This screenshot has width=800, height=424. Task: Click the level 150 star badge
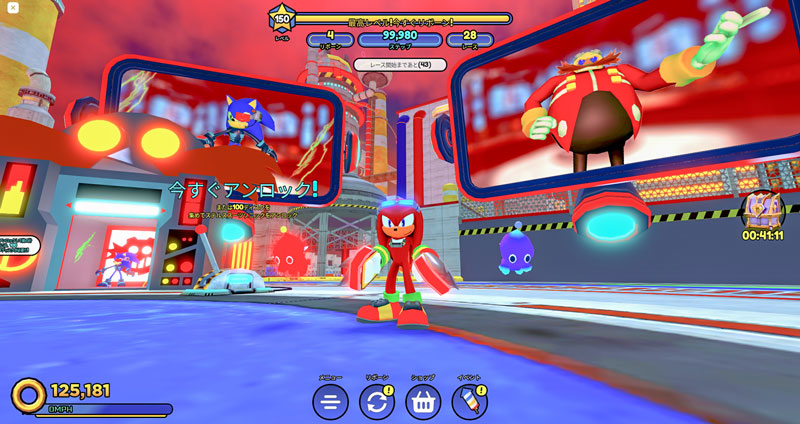[x=281, y=19]
